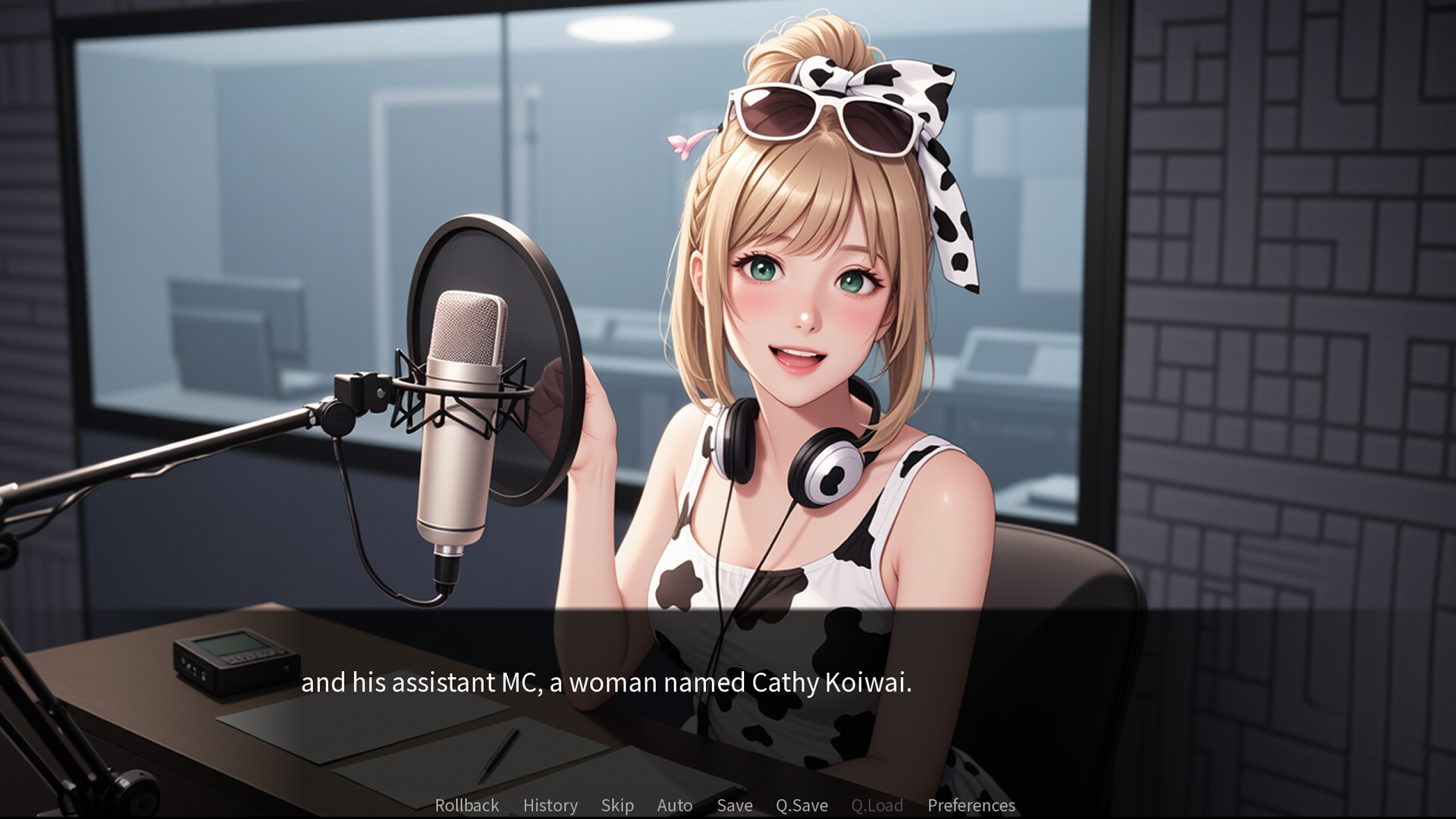Enable Auto-forward dialogue mode
1456x819 pixels.
click(x=673, y=805)
